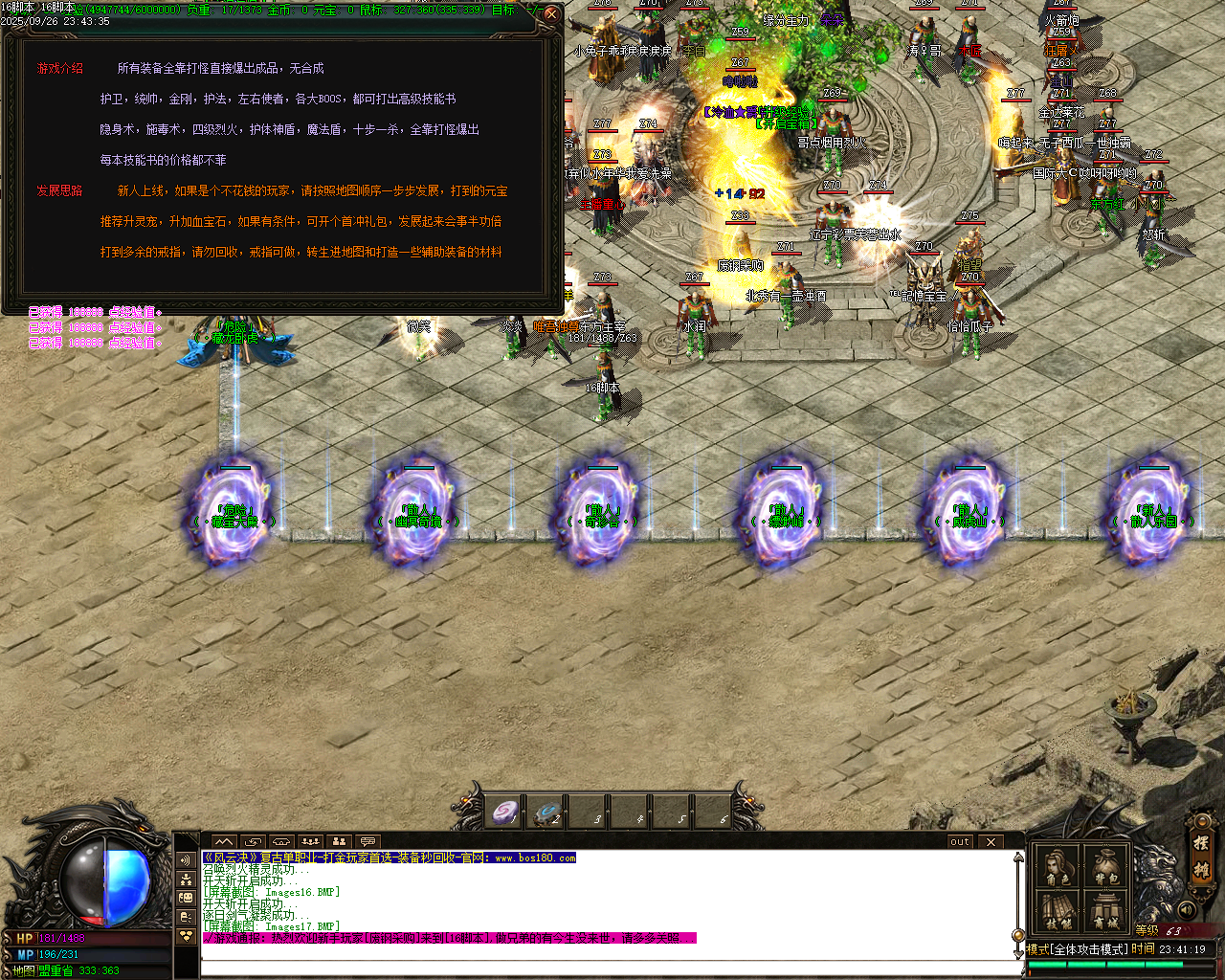Toggle the speaker icon beside the chat log
This screenshot has width=1225, height=980.
click(184, 859)
